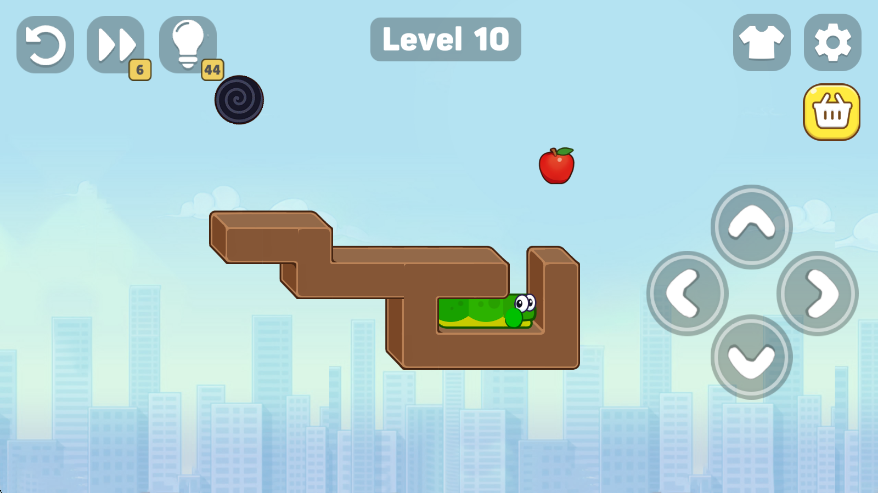Tap the right arrow direction button
Screen dimensions: 878x493
(817, 293)
